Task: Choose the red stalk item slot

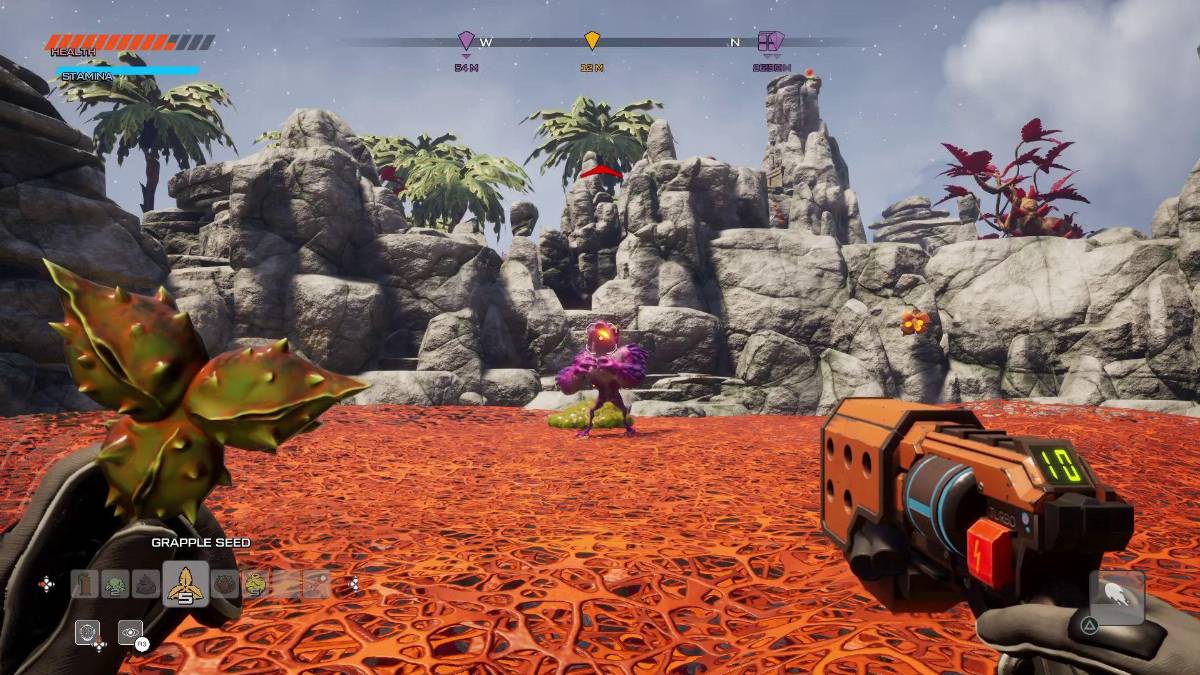Action: click(x=85, y=584)
